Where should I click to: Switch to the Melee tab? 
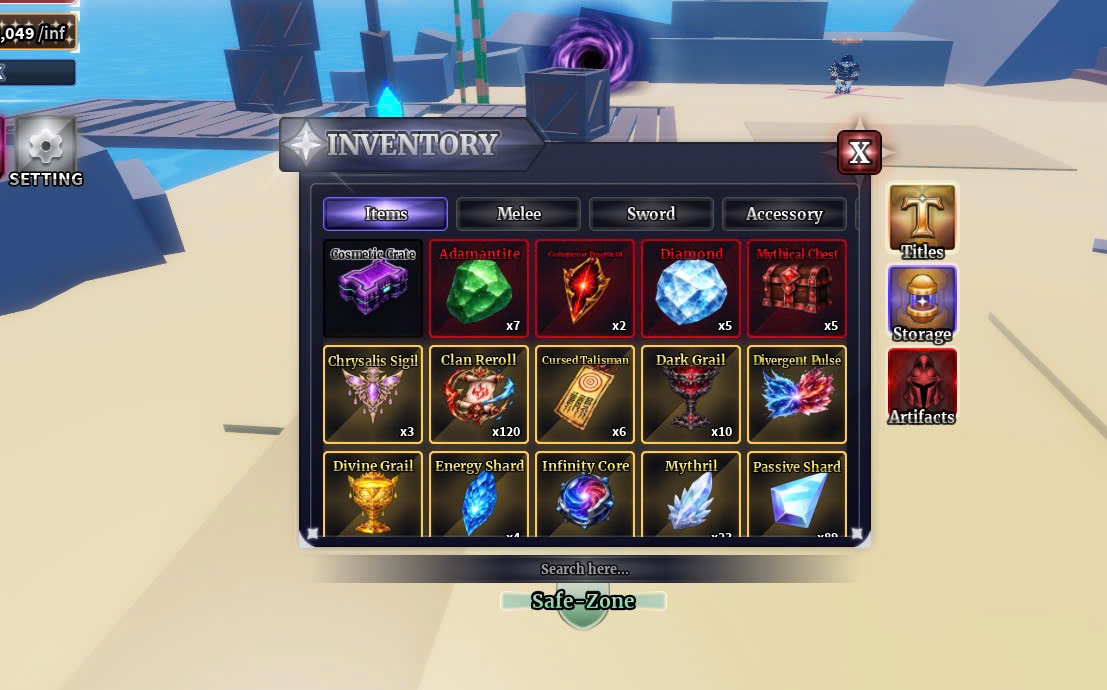click(x=518, y=214)
